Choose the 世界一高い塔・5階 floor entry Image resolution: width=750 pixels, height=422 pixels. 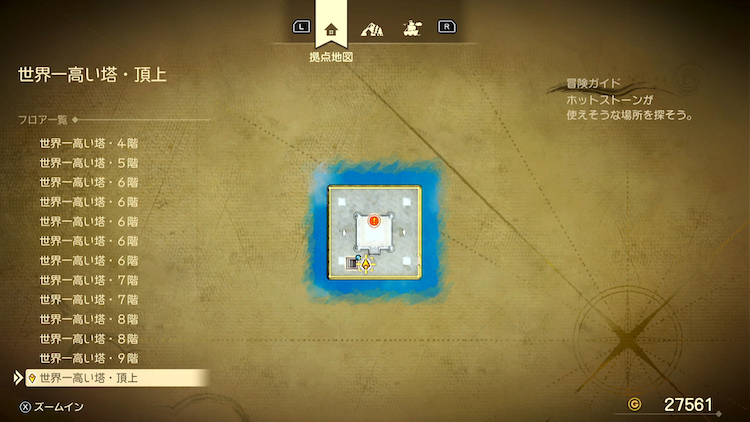[x=88, y=162]
